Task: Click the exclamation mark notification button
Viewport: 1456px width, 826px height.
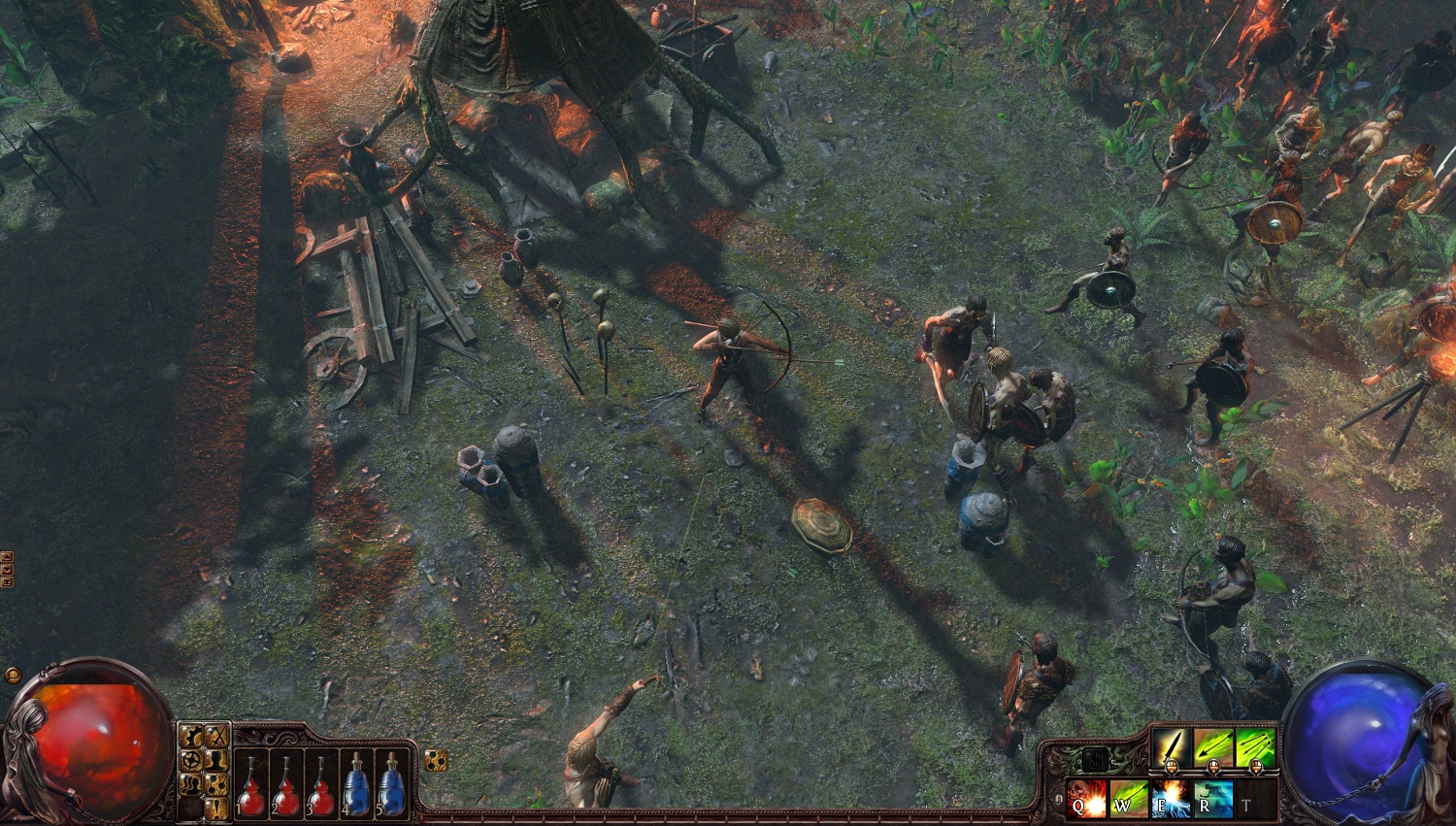Action: pyautogui.click(x=216, y=807)
